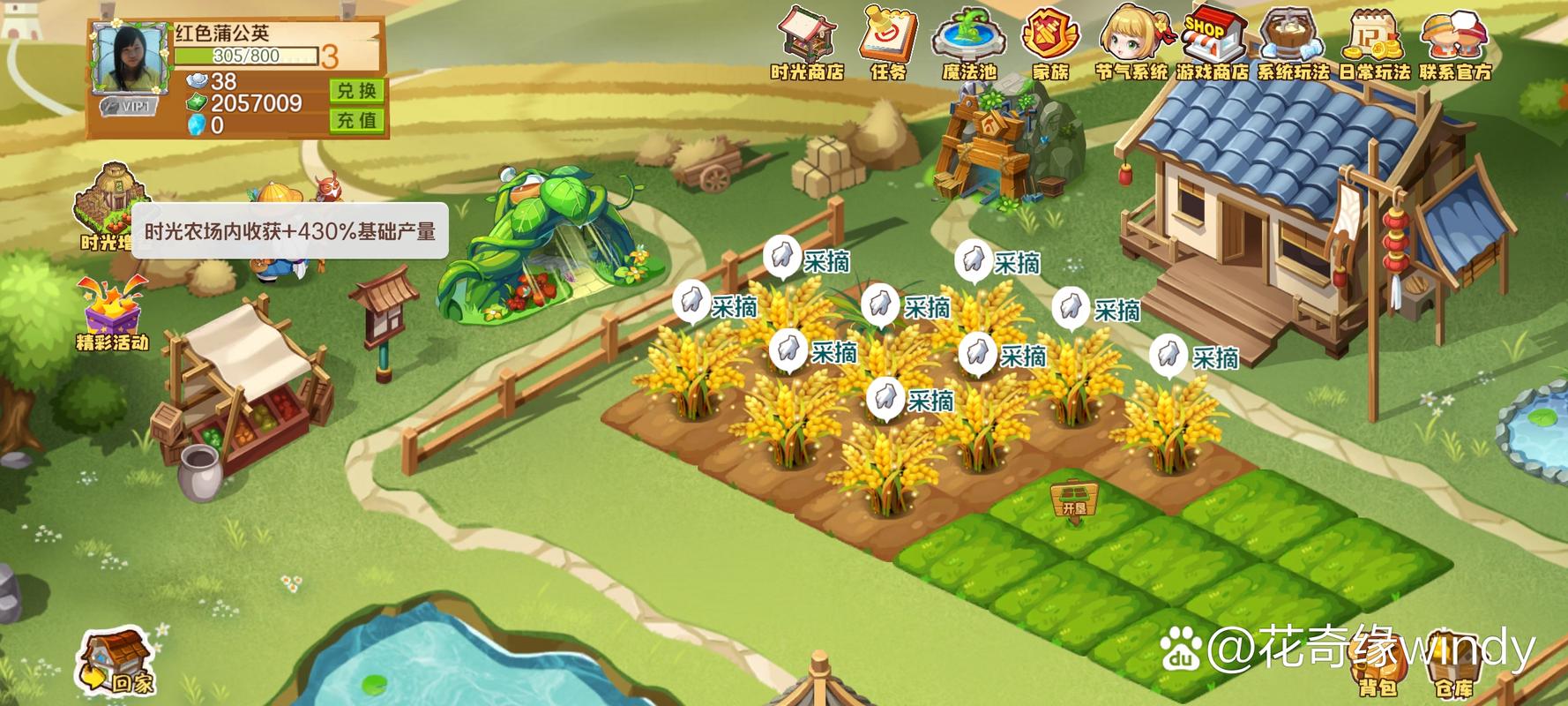The image size is (1568, 706).
Task: Open the 任务 task list
Action: point(889,42)
